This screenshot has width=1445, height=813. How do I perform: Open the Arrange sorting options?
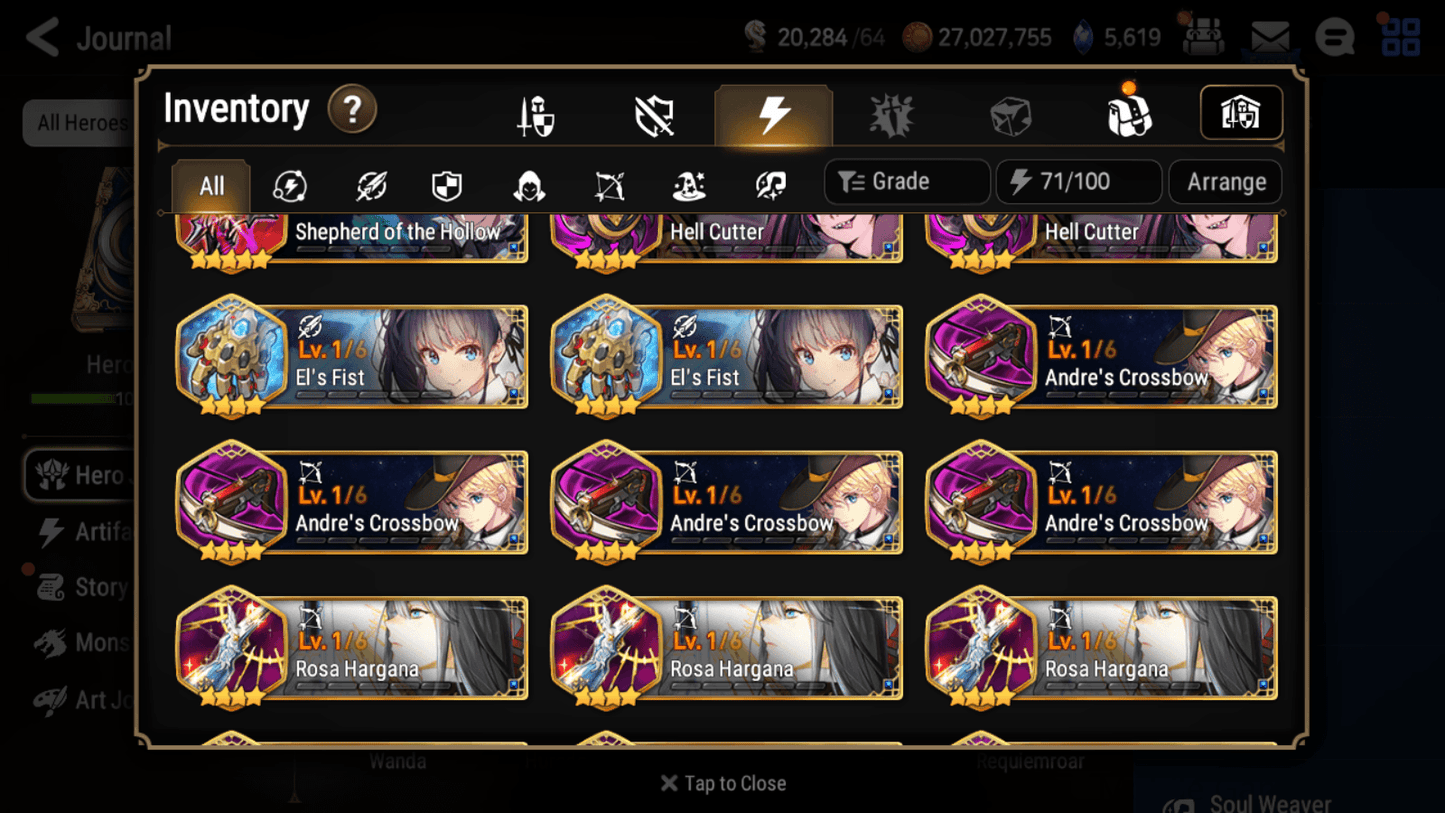pyautogui.click(x=1225, y=181)
